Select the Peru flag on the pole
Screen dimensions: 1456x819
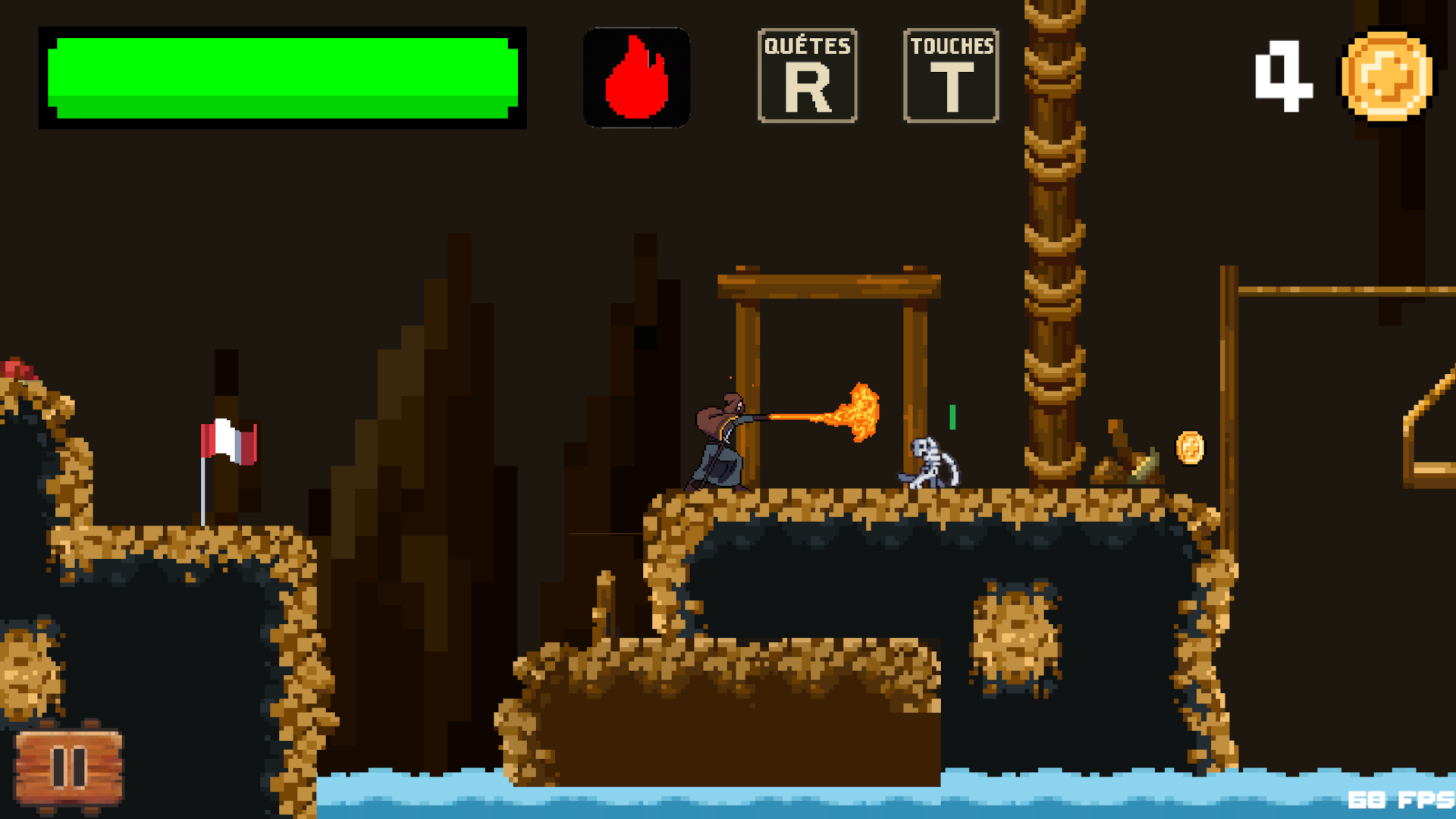(230, 441)
